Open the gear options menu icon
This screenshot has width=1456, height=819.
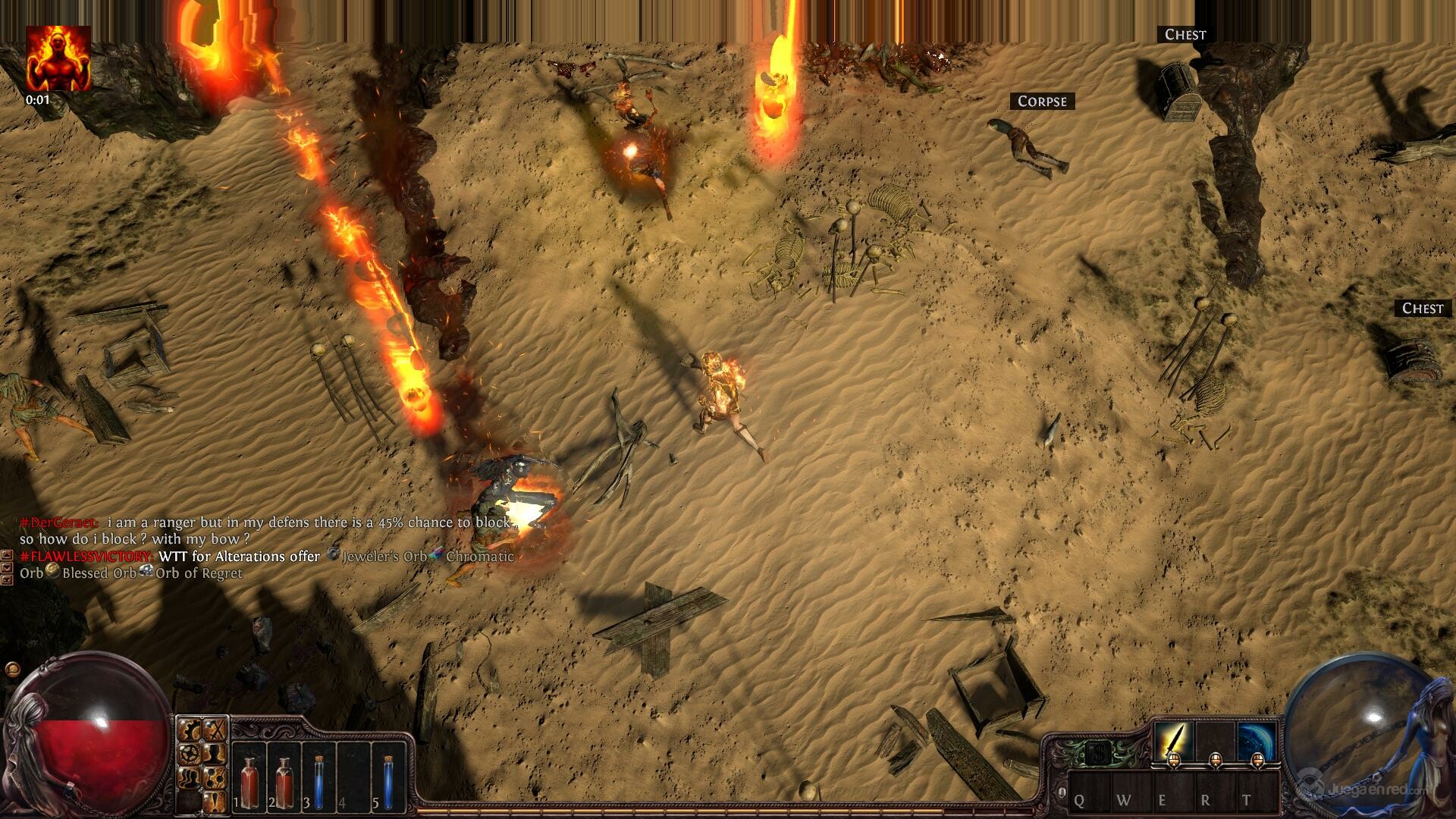[x=190, y=730]
